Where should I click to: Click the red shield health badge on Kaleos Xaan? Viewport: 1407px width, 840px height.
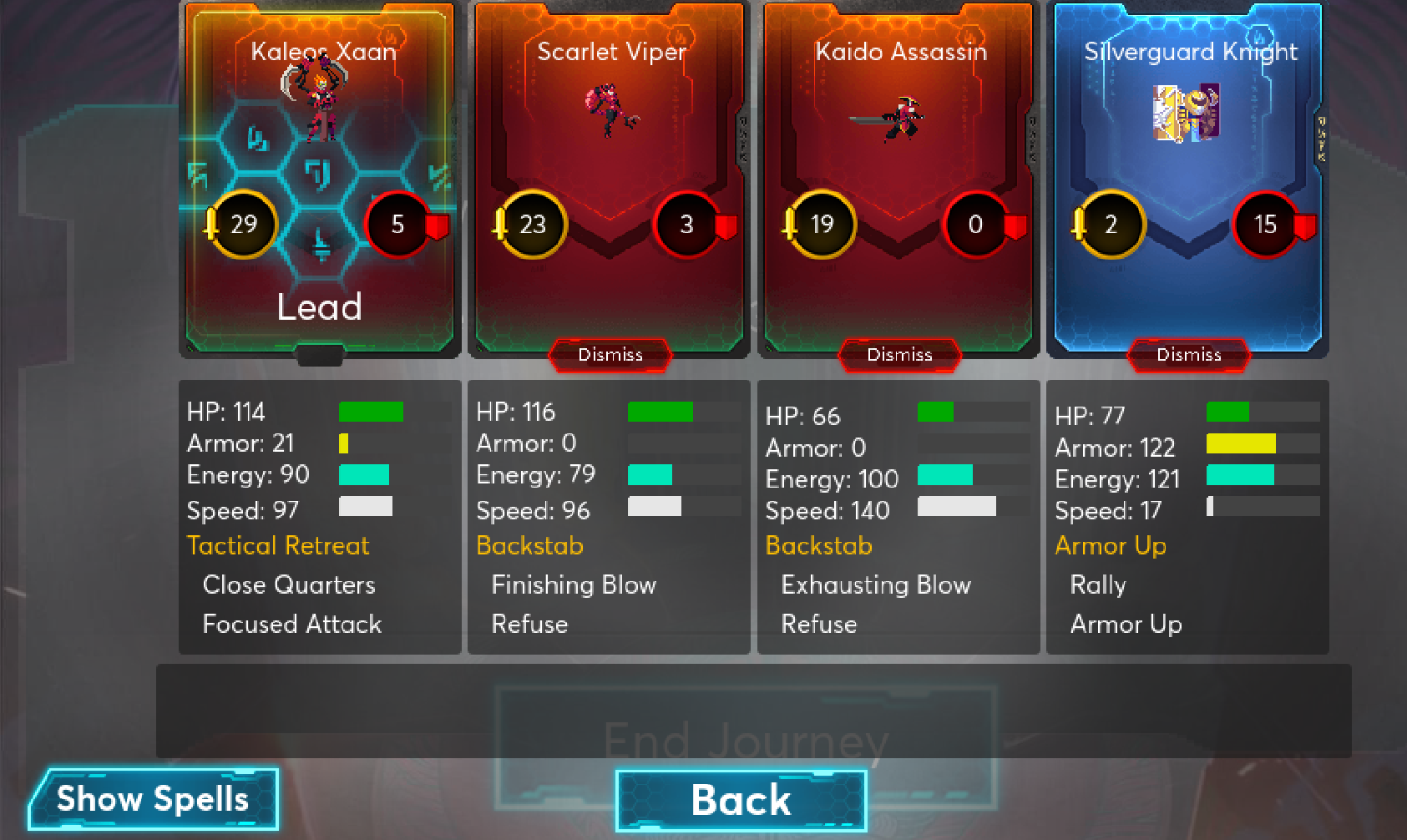point(398,224)
